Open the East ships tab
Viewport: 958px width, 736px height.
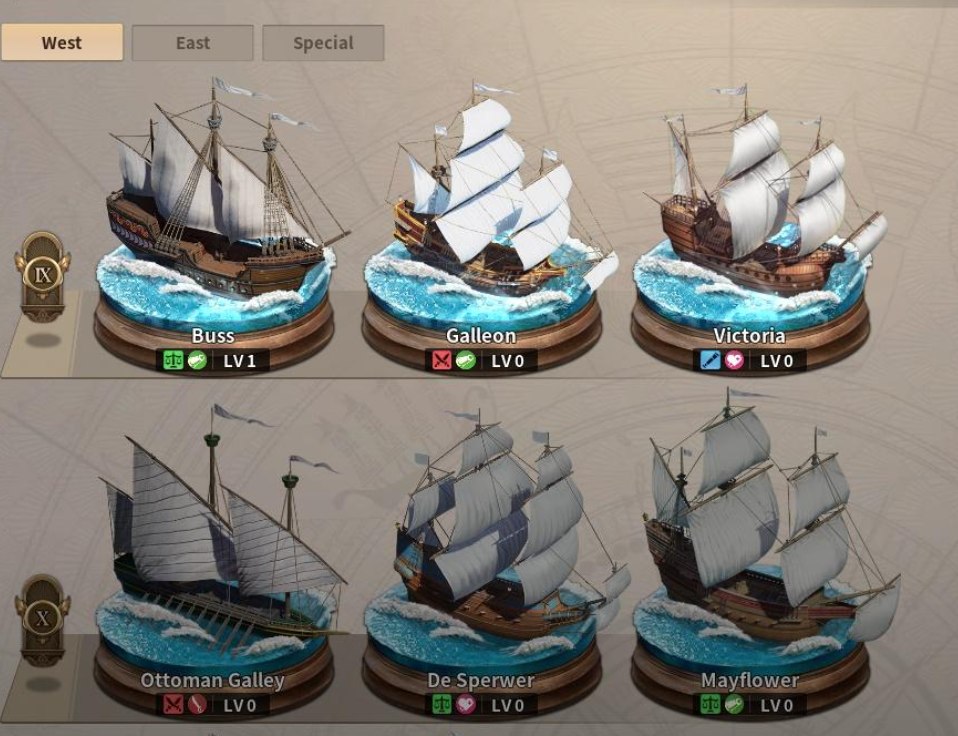(x=192, y=43)
